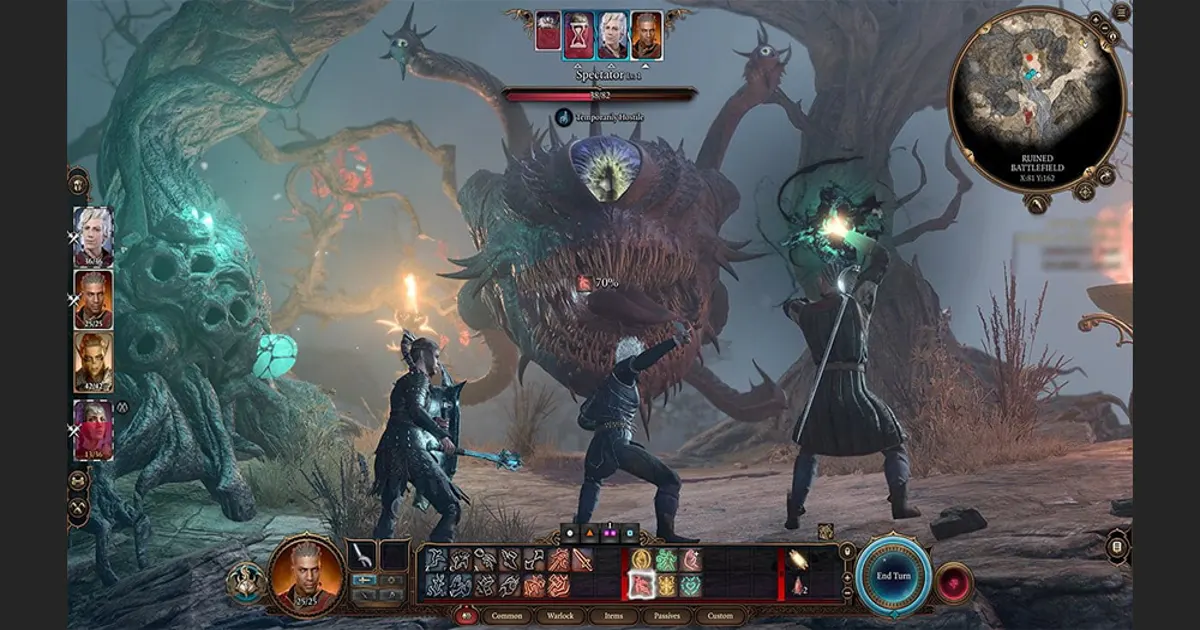Image resolution: width=1200 pixels, height=630 pixels.
Task: Select the Passives hotbar tab
Action: click(667, 616)
